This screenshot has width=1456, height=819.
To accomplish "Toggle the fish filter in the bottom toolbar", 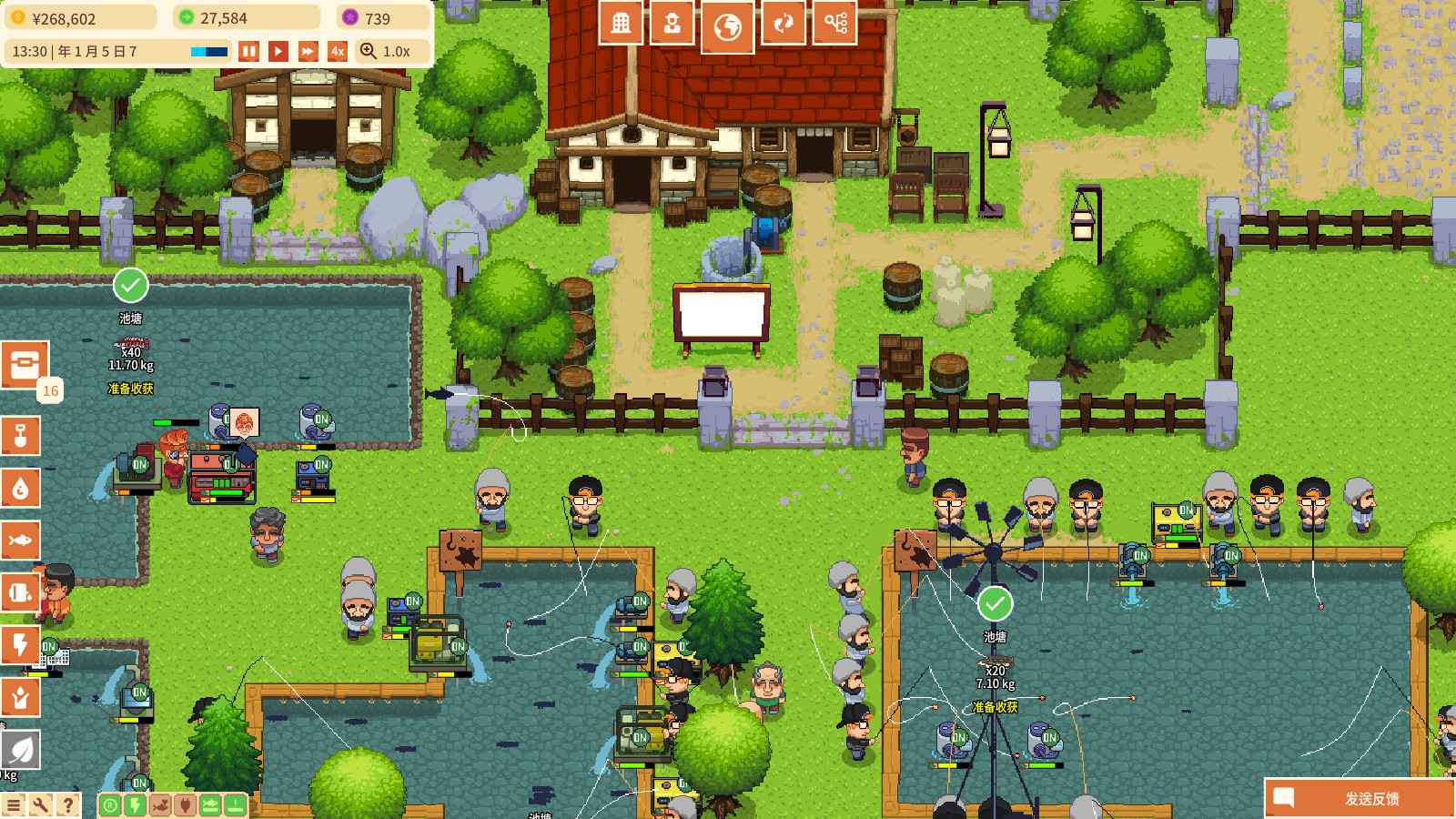I will [x=211, y=804].
